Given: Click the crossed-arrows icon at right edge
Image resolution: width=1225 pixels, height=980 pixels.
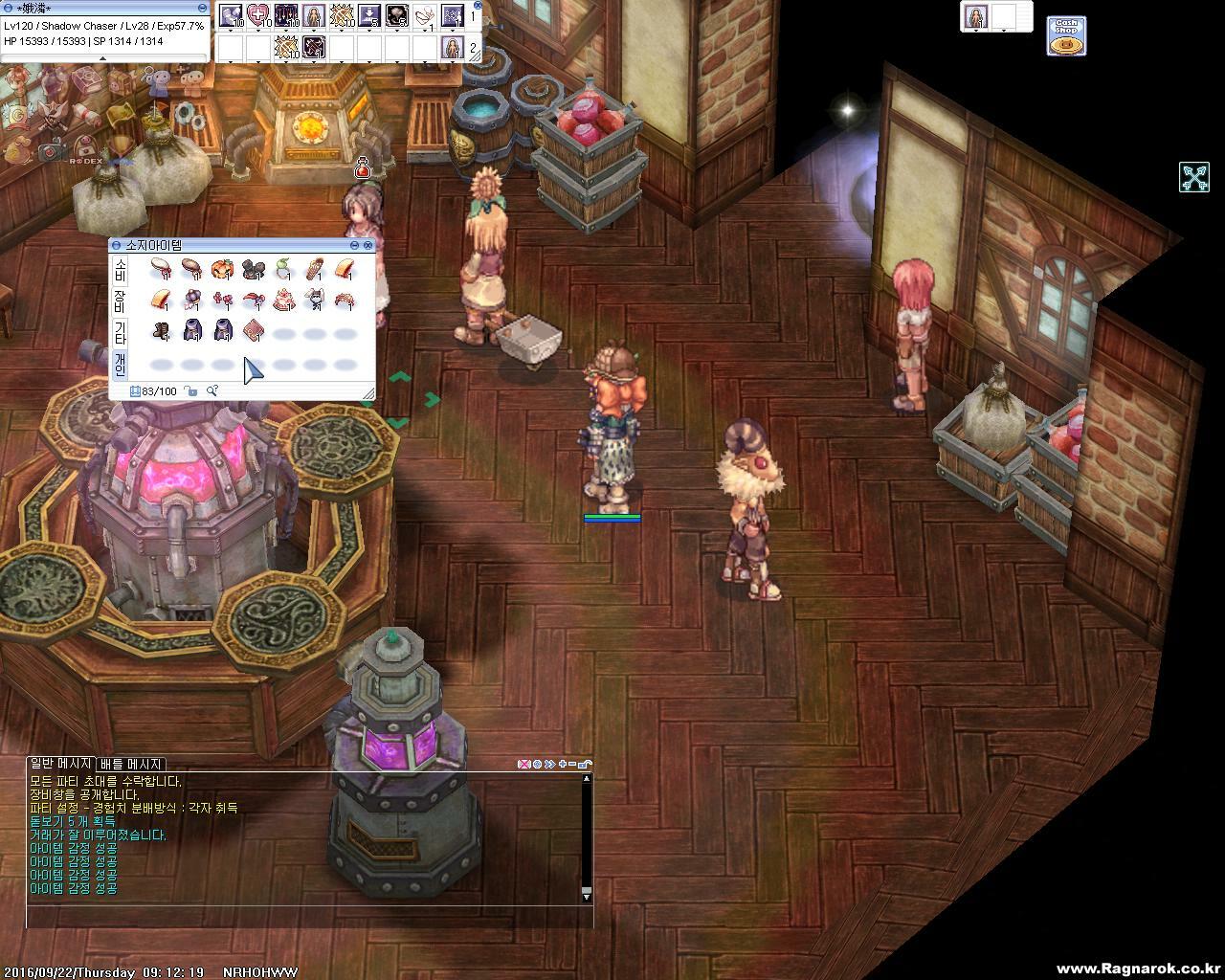Looking at the screenshot, I should [x=1194, y=177].
